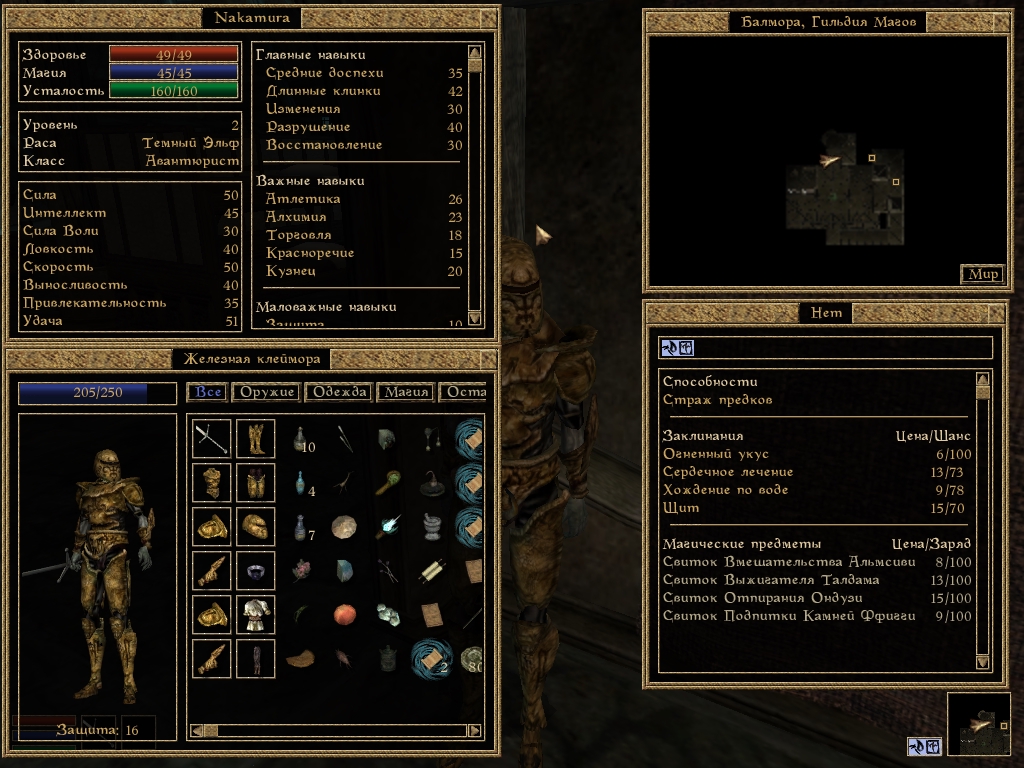
Task: Click the skills list down arrow
Action: [475, 319]
